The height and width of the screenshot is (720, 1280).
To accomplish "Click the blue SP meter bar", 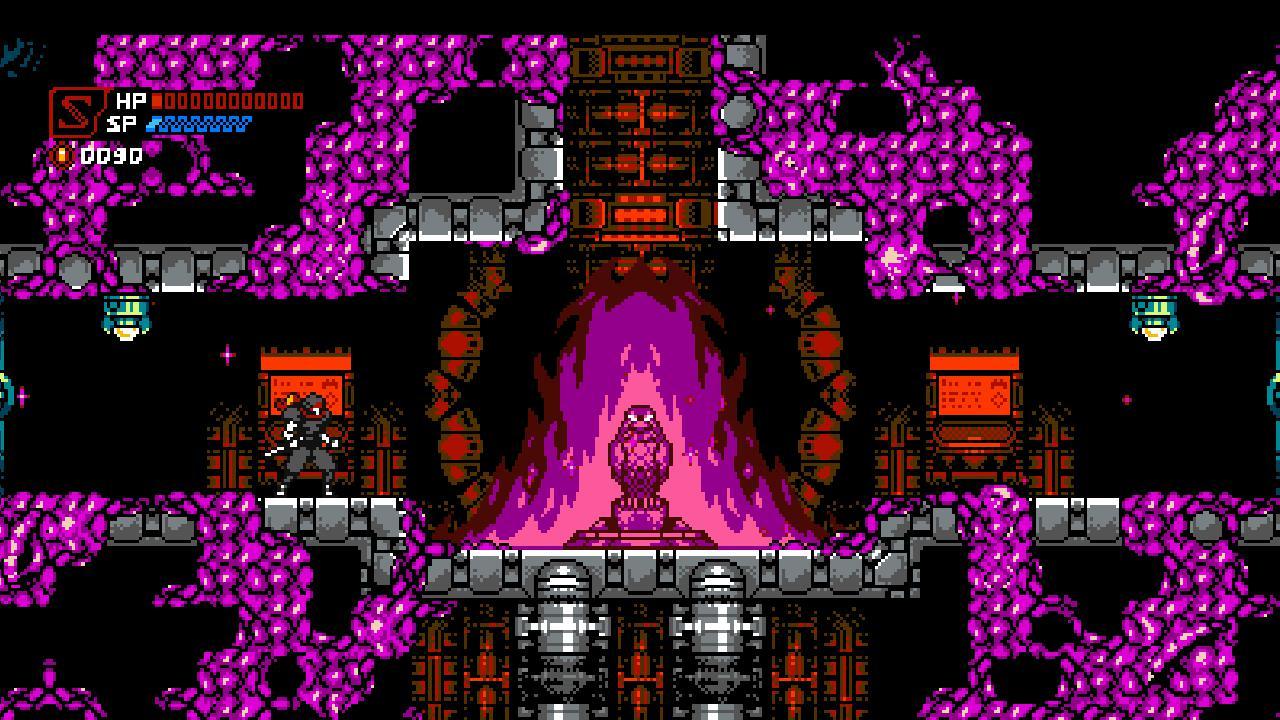I will pos(200,124).
